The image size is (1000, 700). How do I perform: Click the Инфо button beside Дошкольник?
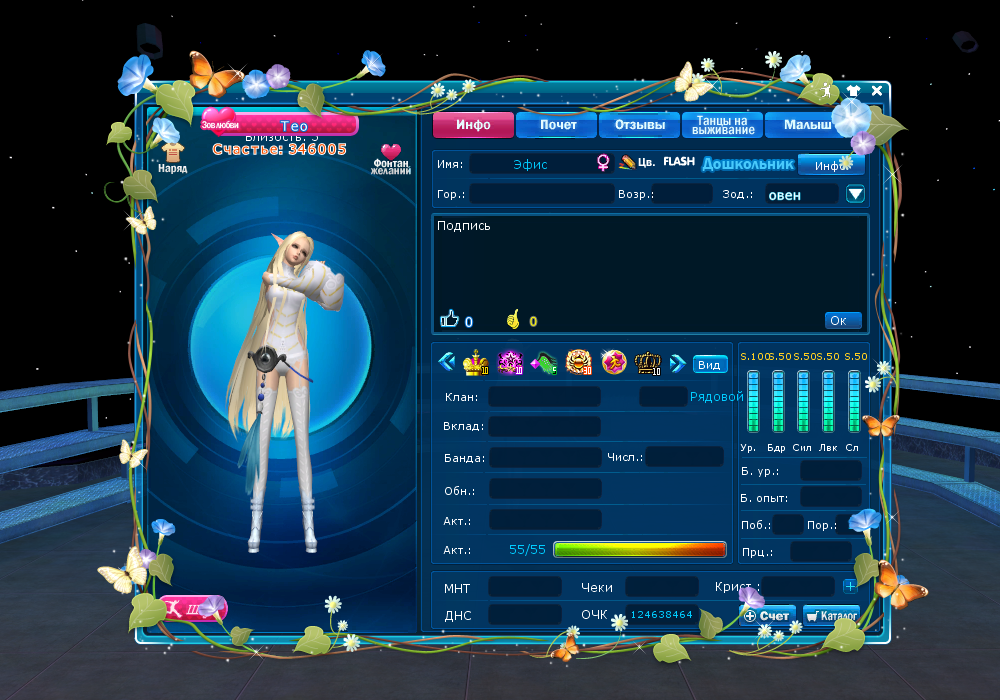click(830, 165)
